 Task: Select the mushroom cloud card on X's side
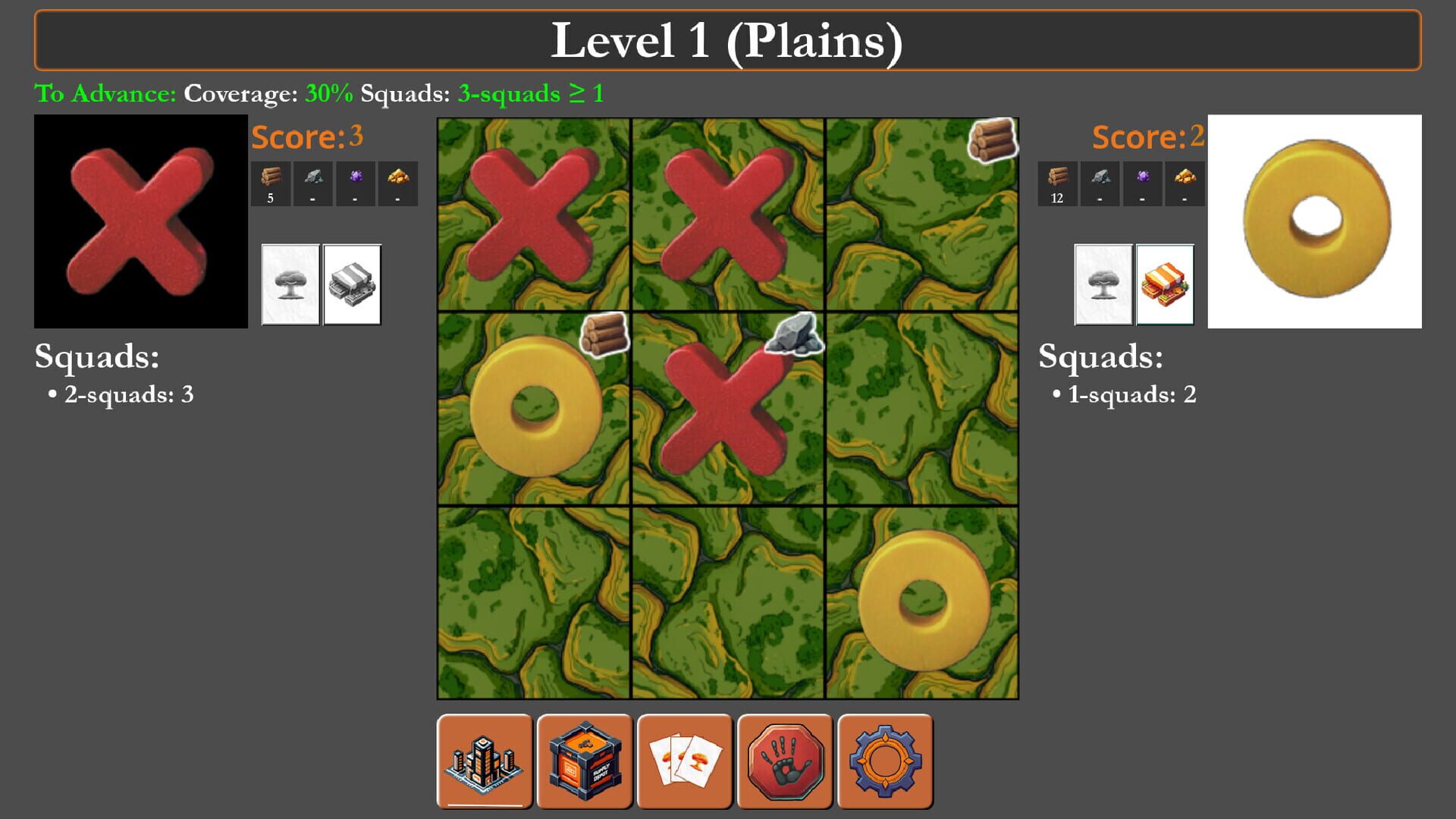[290, 284]
